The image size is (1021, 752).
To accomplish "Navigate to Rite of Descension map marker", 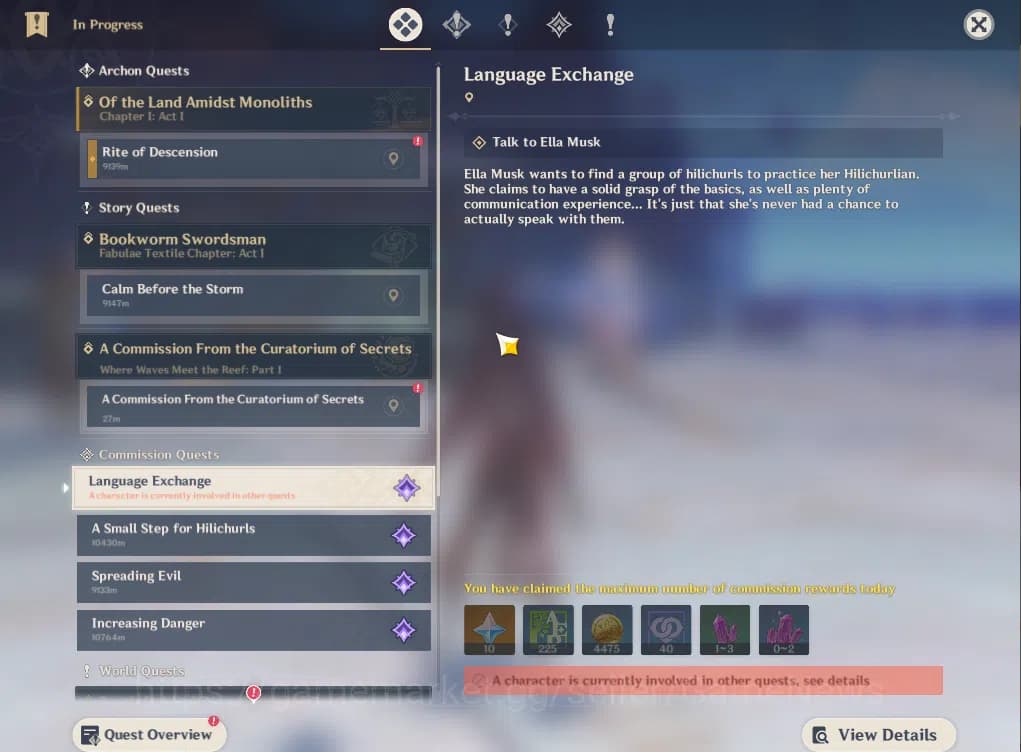I will coord(394,159).
